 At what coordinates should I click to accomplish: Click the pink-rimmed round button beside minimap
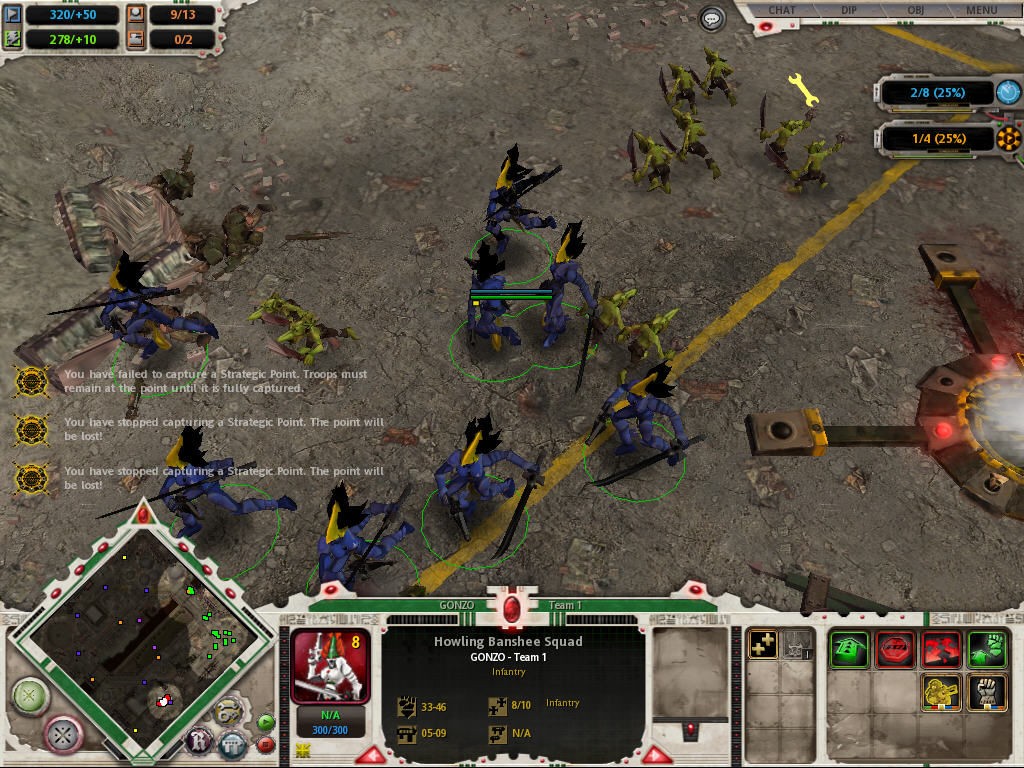coord(65,735)
